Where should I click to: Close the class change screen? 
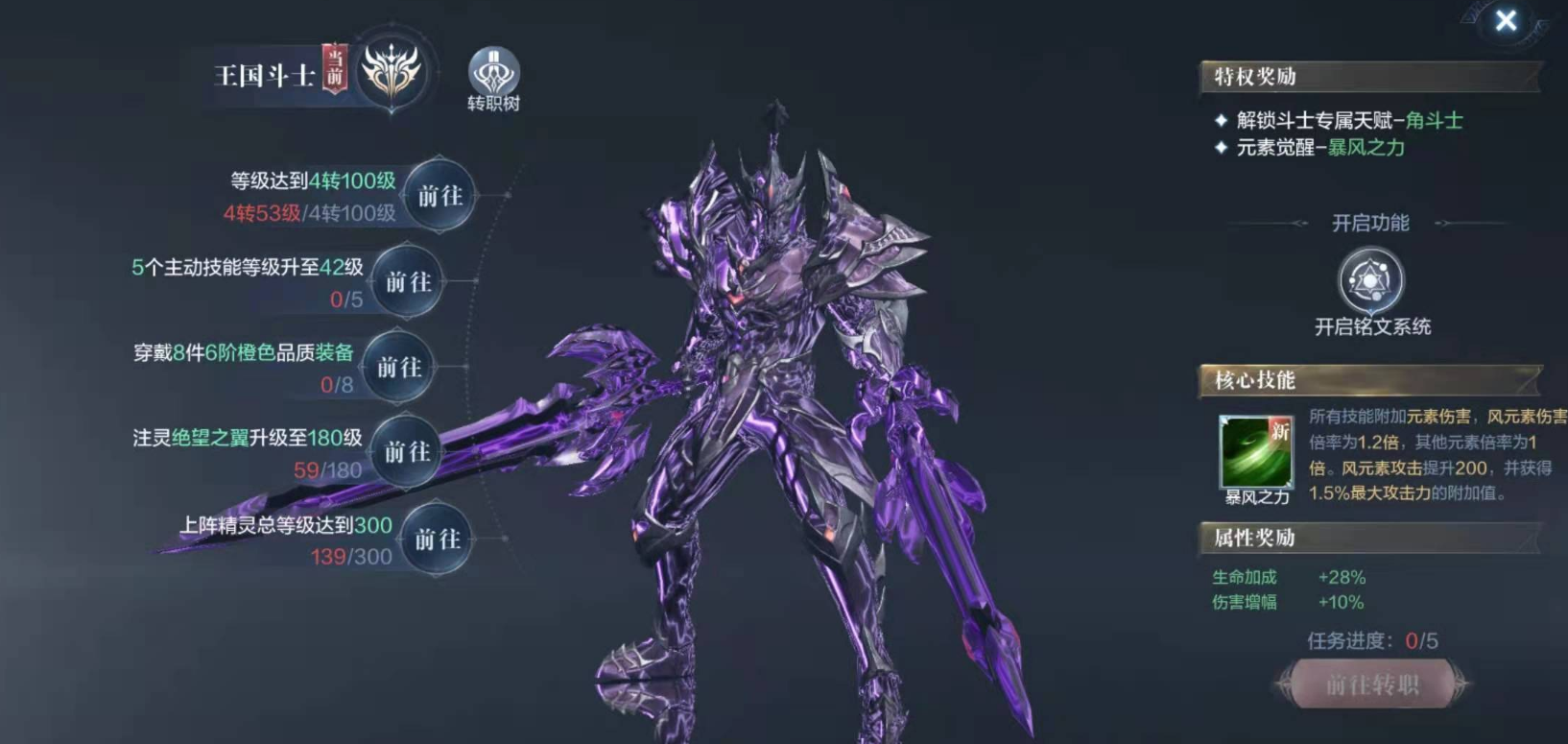pyautogui.click(x=1505, y=20)
